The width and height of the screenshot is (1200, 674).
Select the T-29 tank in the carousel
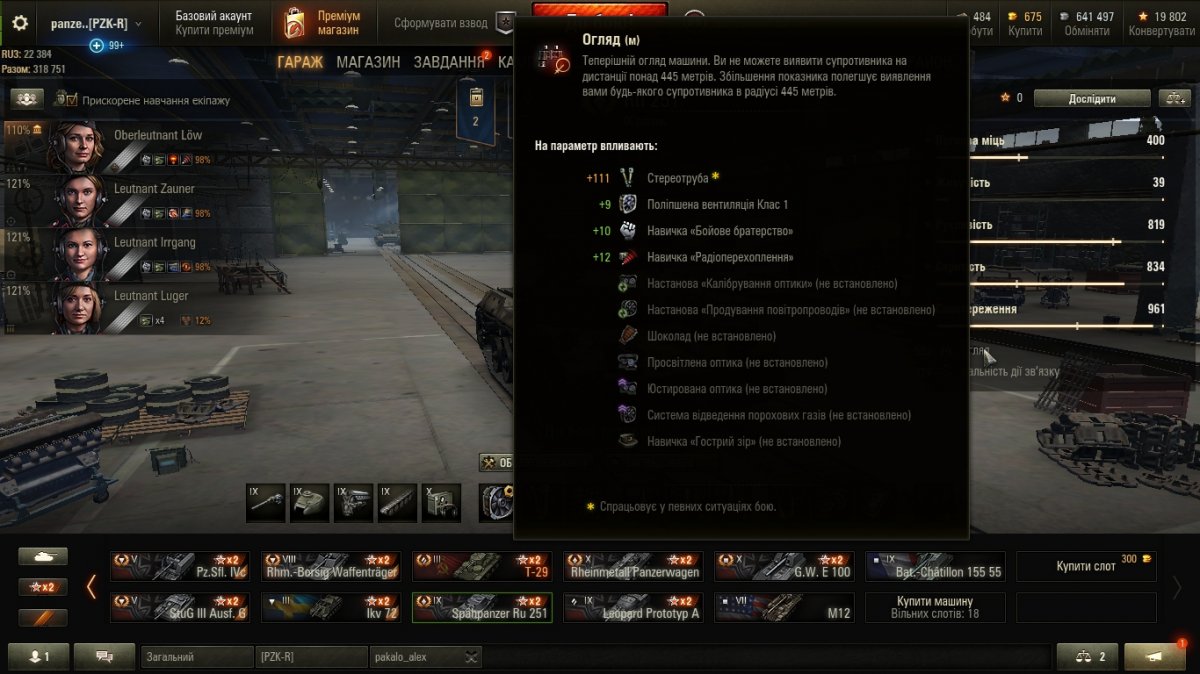pos(482,567)
